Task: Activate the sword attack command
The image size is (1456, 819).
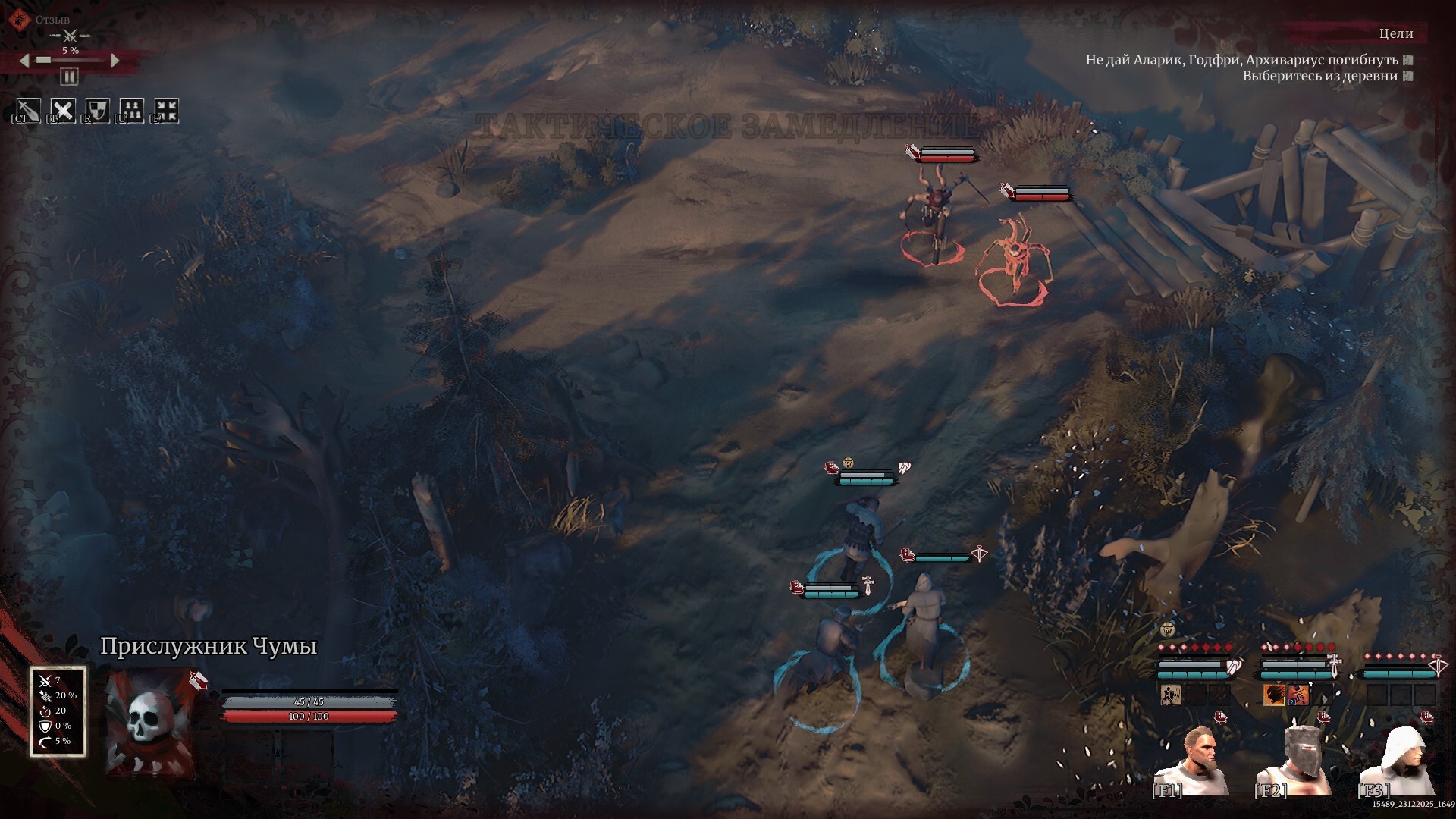Action: (28, 111)
